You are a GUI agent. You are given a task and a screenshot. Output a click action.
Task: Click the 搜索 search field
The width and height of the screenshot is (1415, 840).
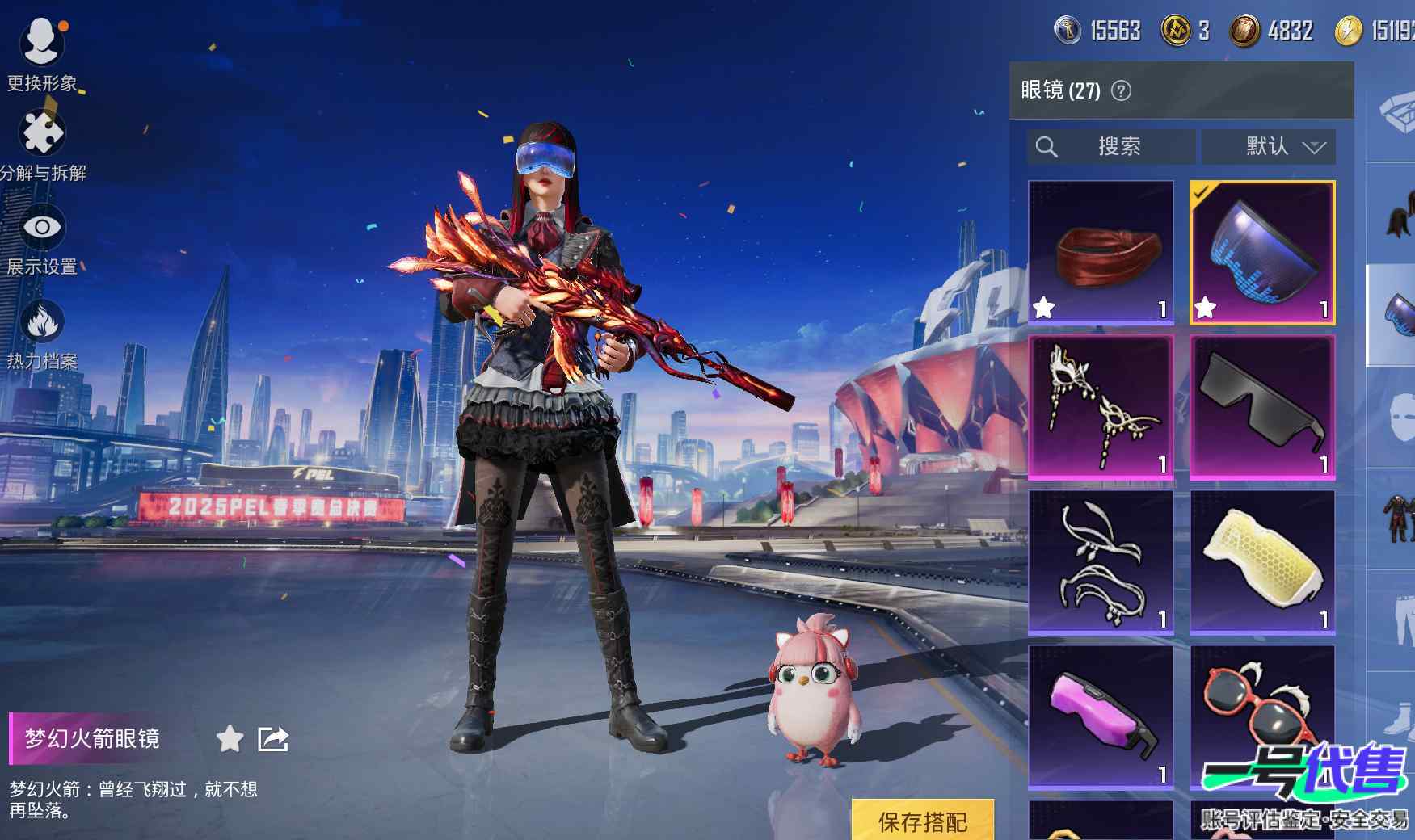point(1111,147)
